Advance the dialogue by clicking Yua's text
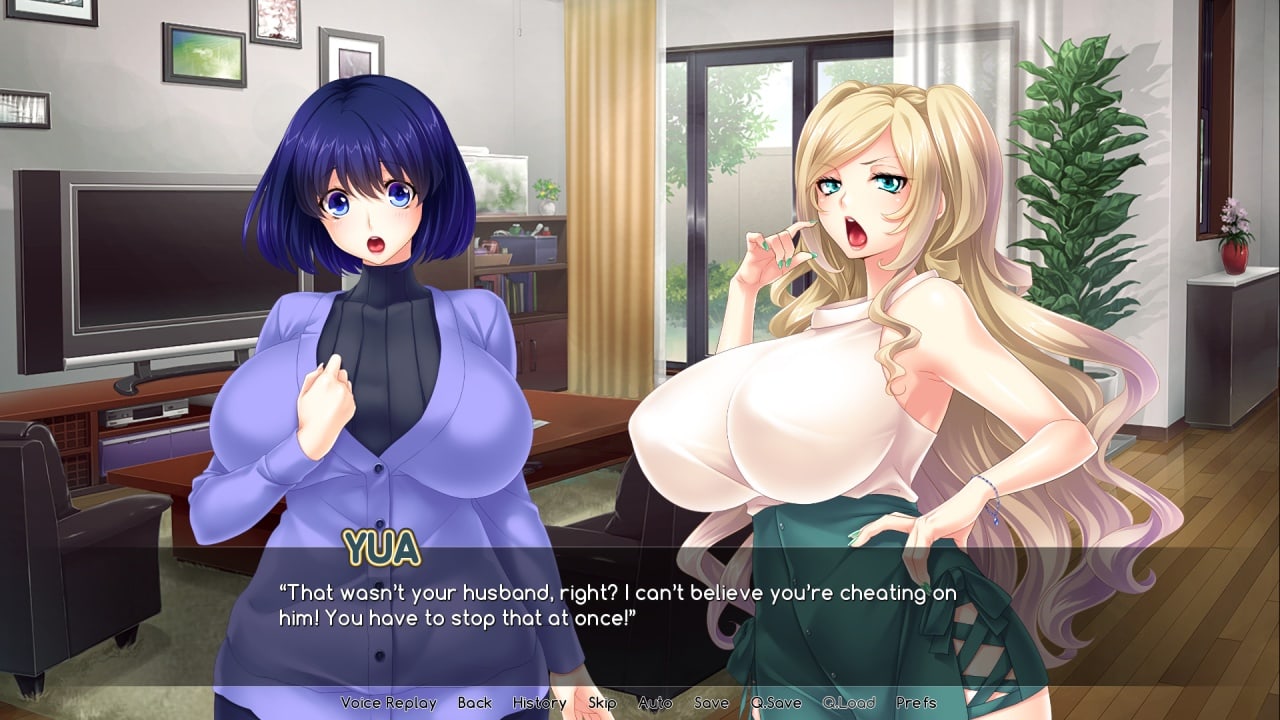 coord(617,605)
